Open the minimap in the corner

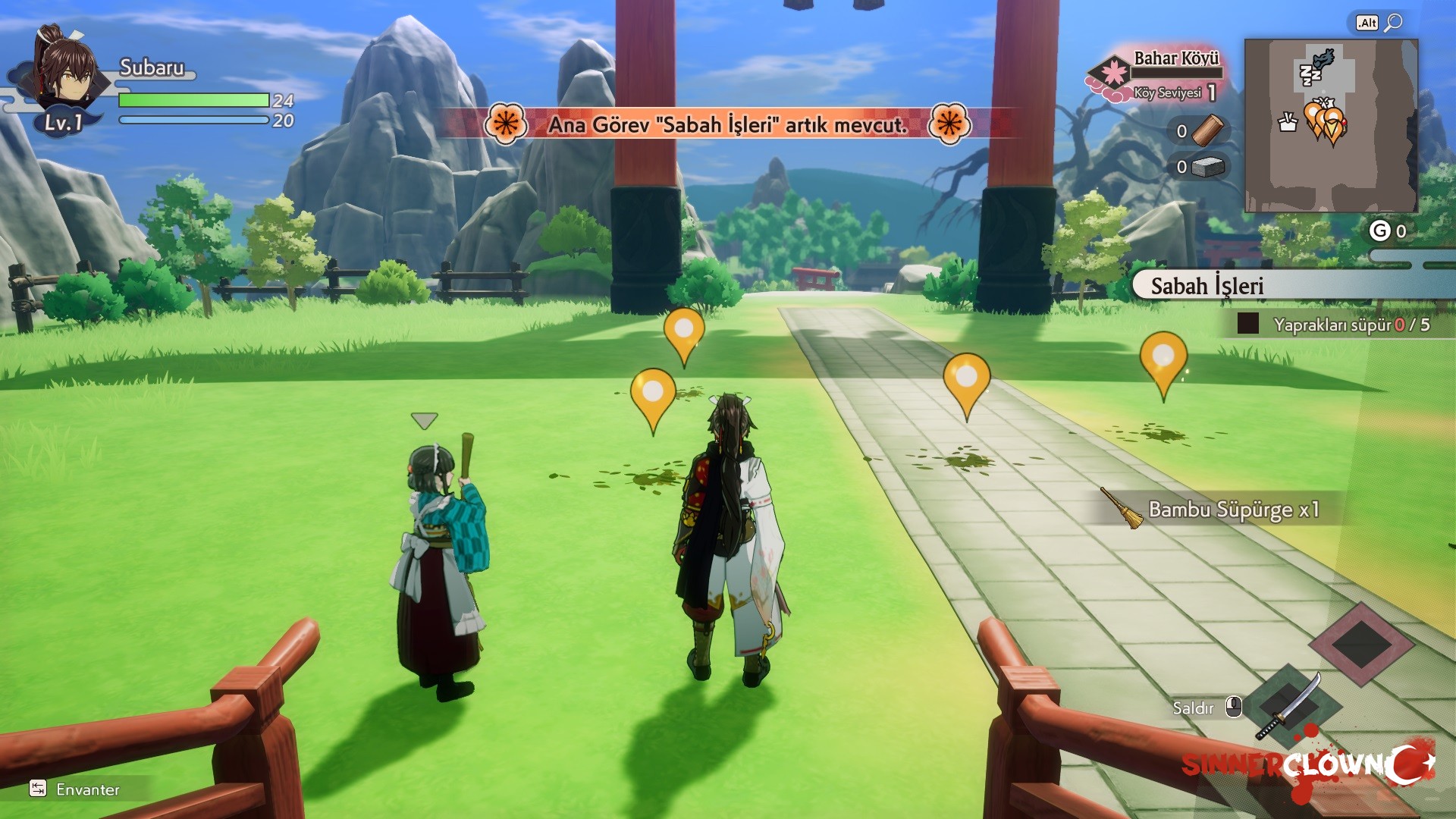point(1331,126)
